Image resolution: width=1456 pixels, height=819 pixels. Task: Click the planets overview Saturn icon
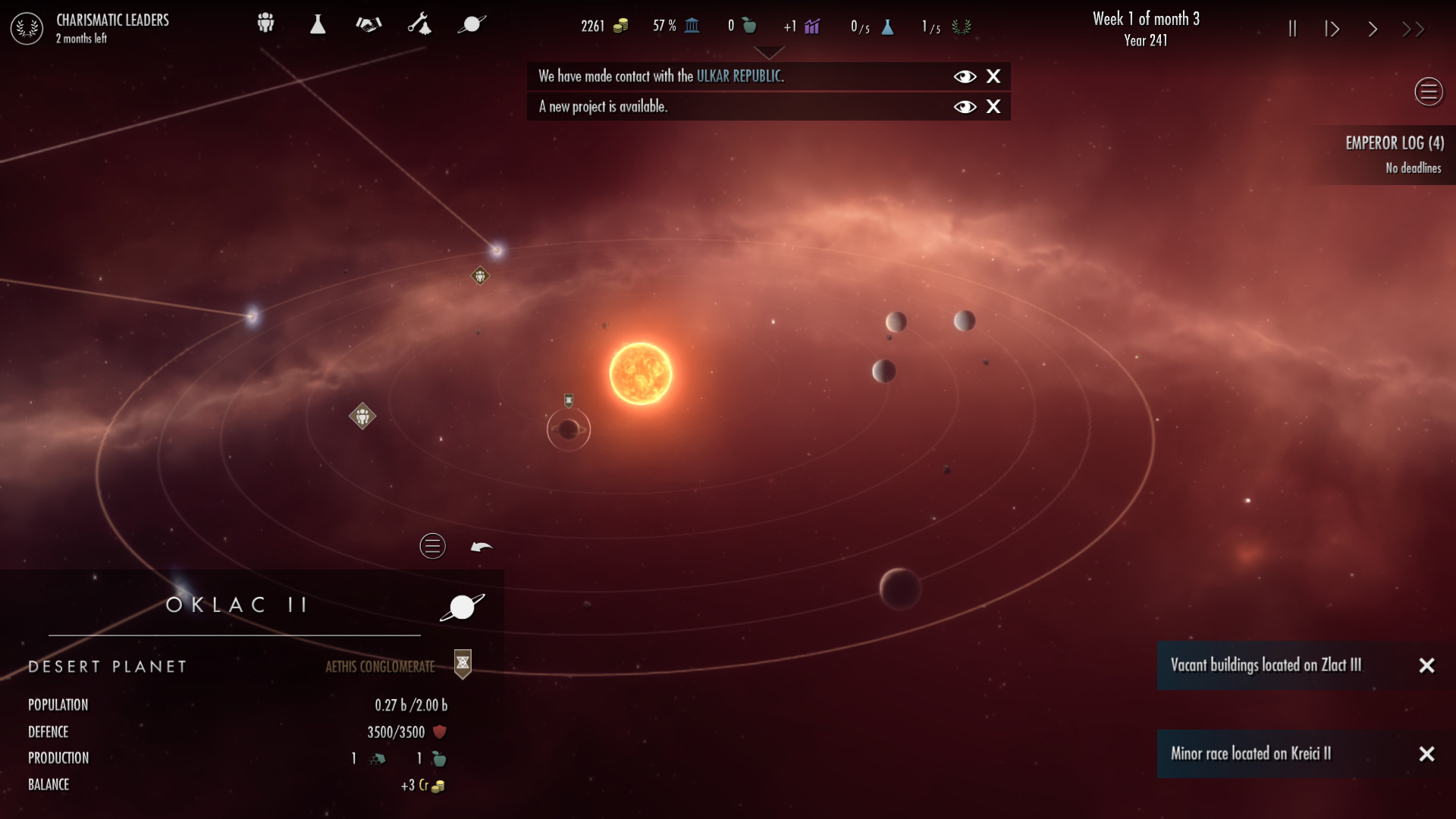471,24
